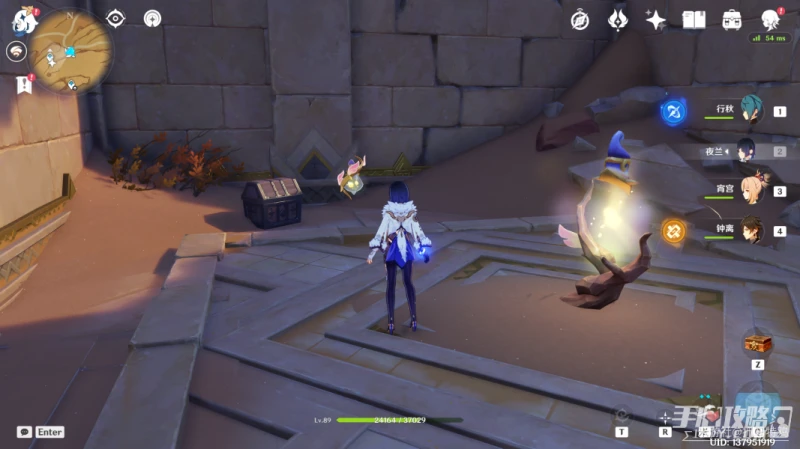Open the events overview icon
The image size is (800, 449).
click(x=618, y=19)
